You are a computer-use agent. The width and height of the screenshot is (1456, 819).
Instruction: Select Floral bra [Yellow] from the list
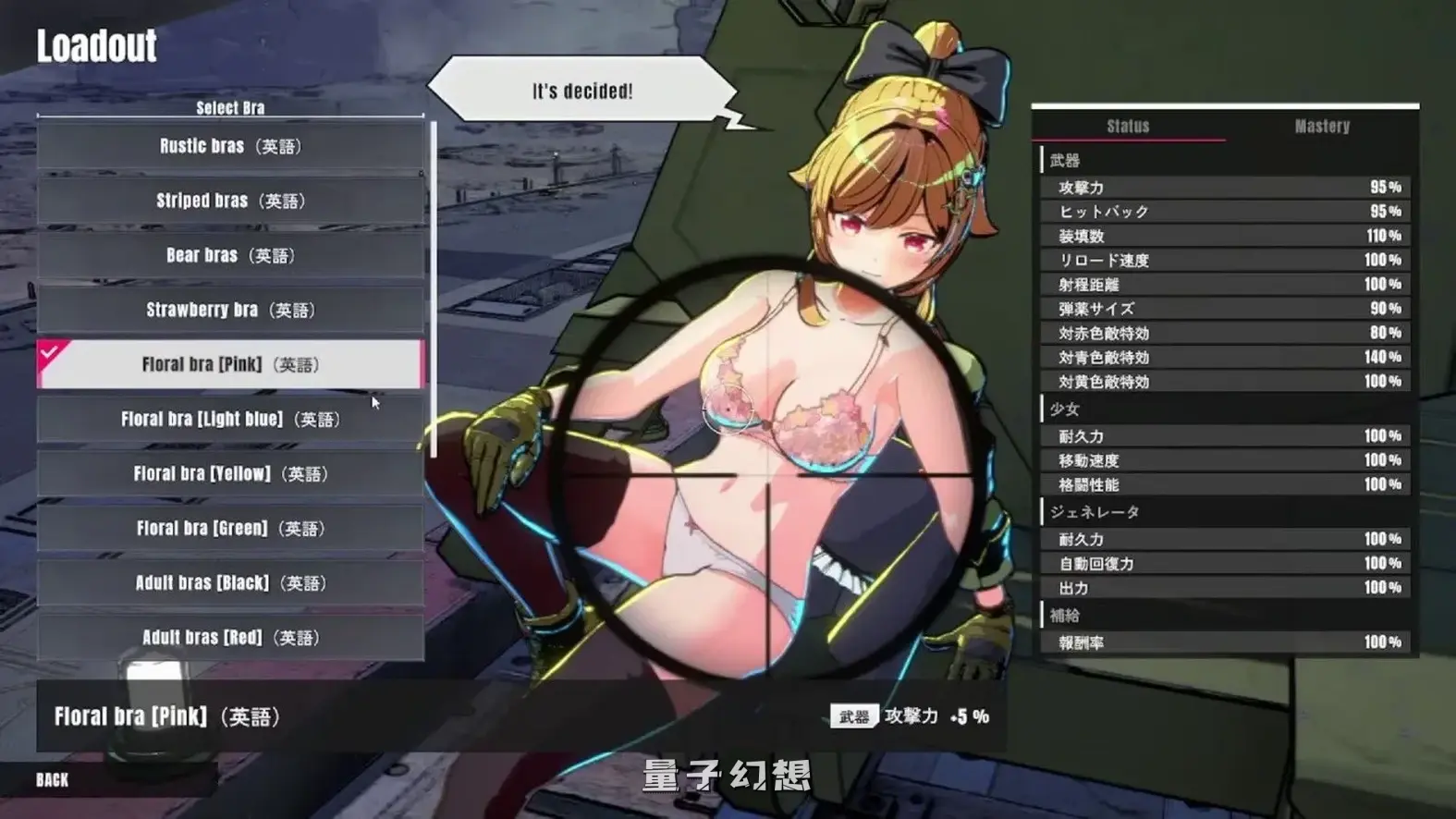[x=228, y=473]
